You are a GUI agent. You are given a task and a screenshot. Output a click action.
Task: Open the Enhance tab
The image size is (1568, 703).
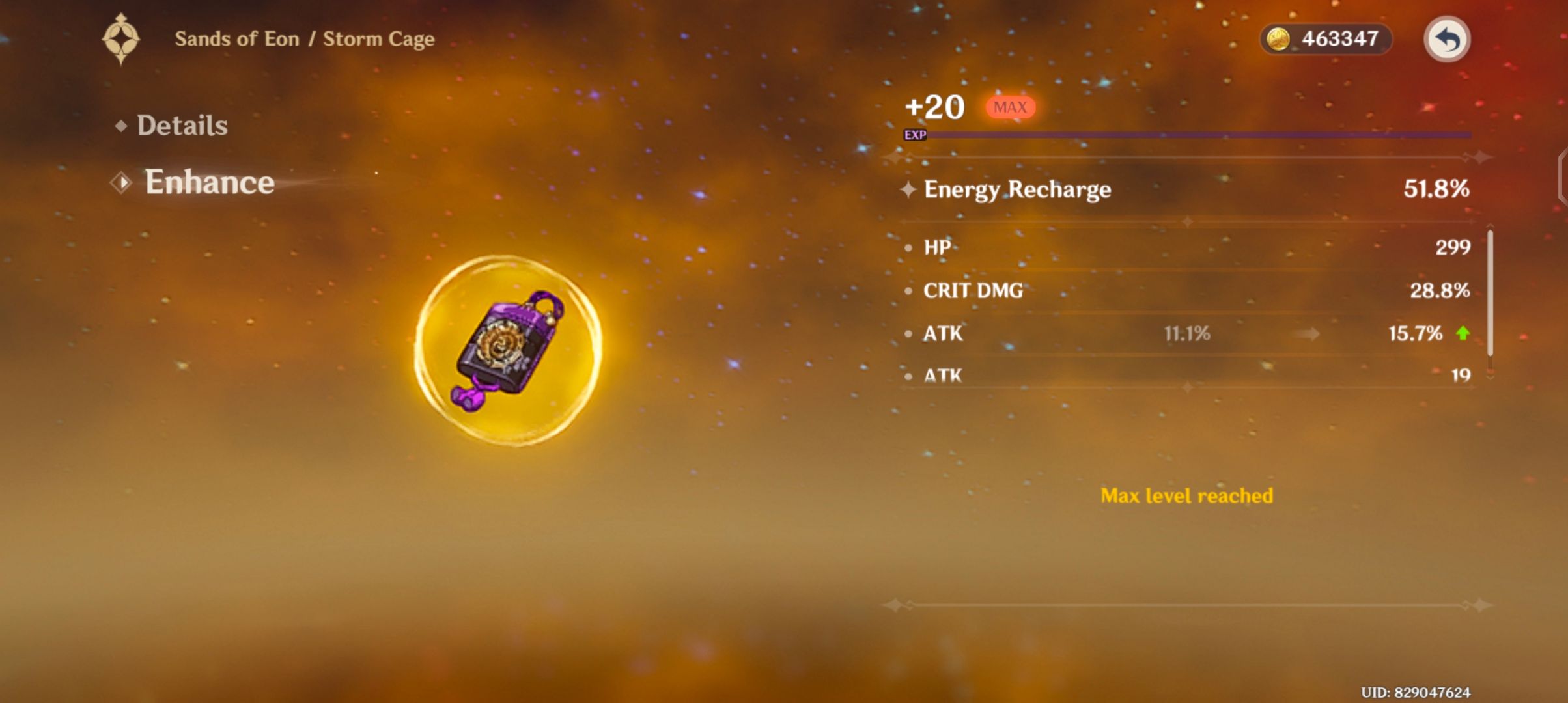(208, 183)
